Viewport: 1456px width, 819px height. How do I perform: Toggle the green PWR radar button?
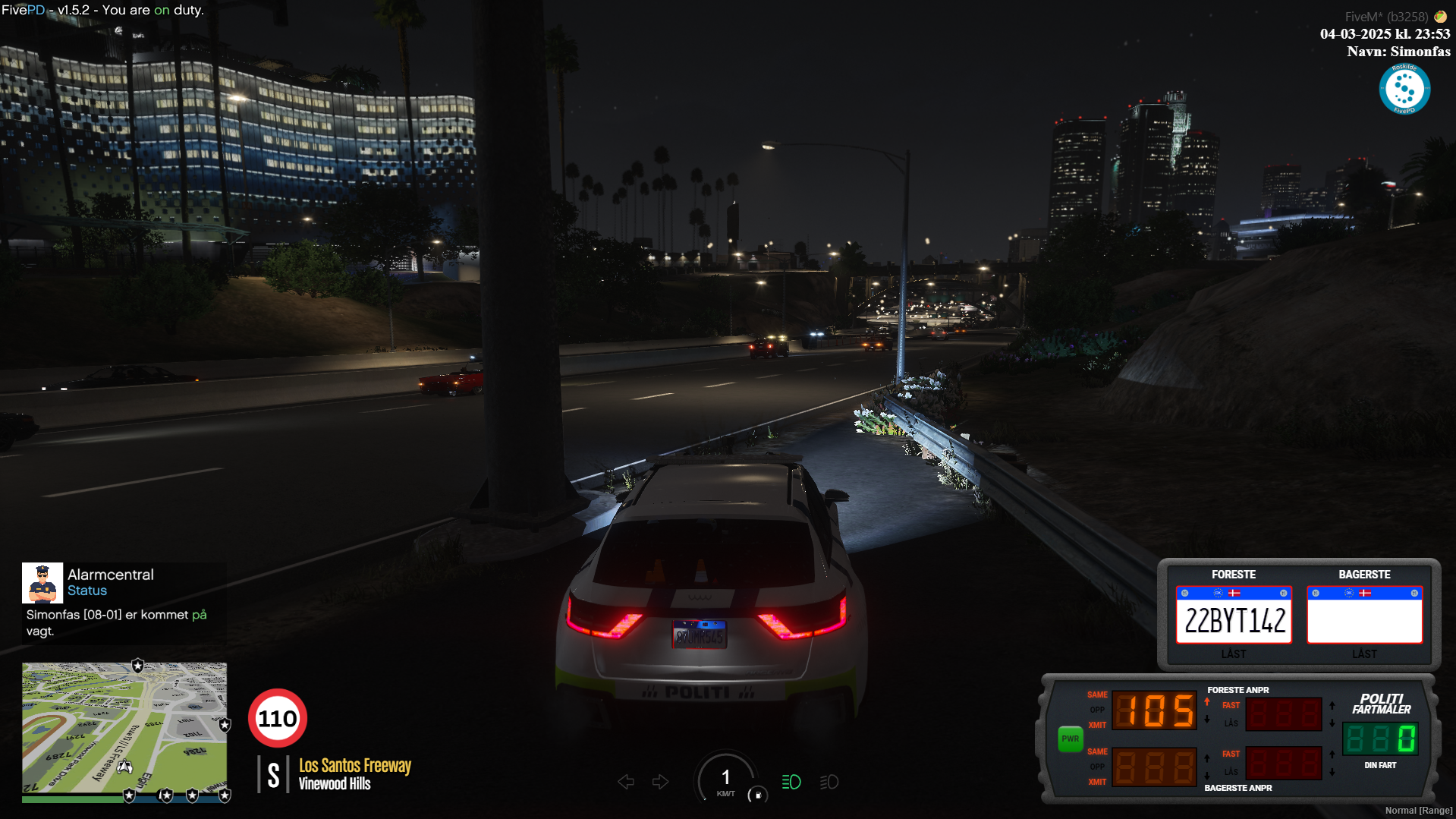(1070, 739)
